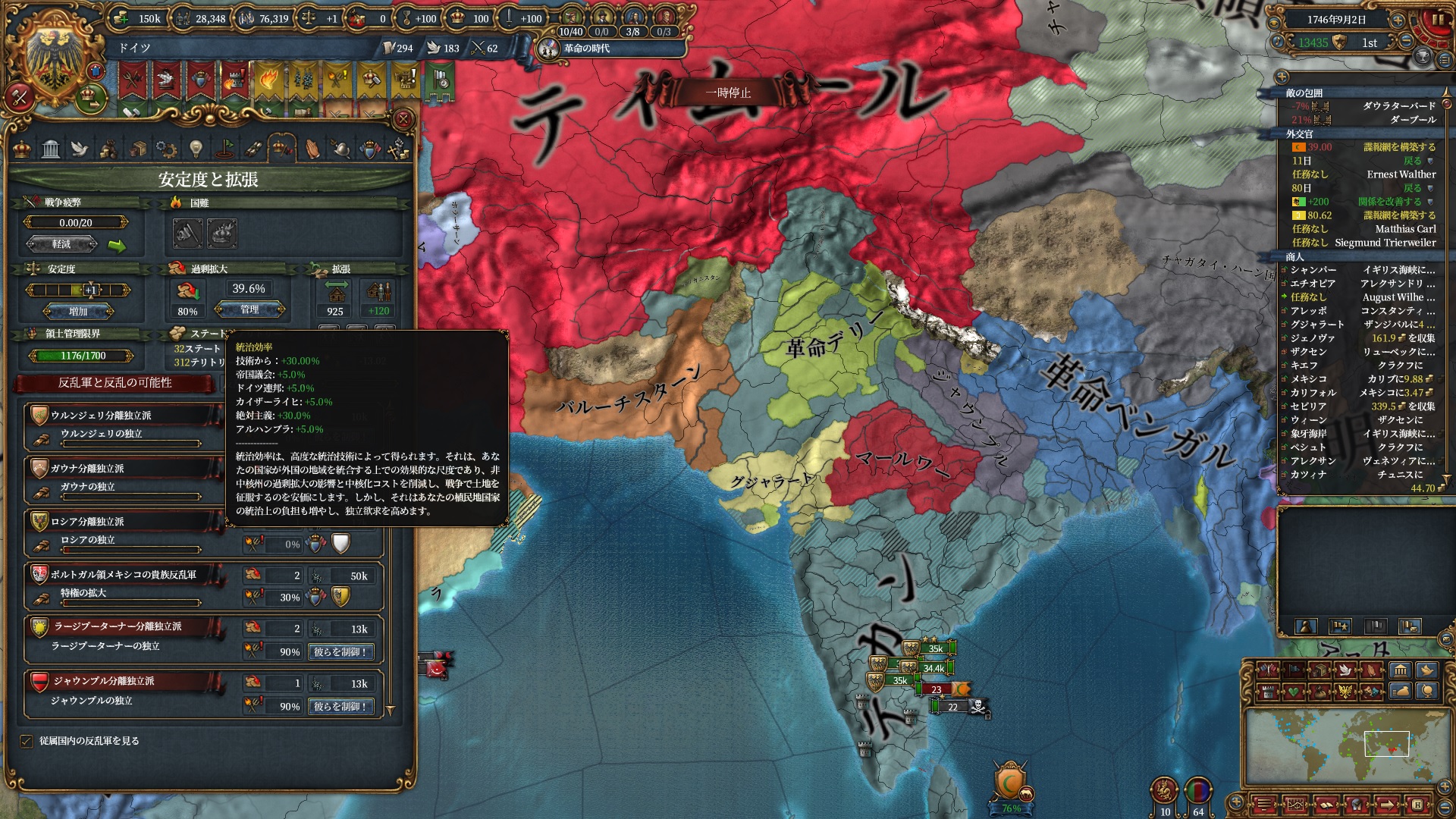The height and width of the screenshot is (819, 1456).
Task: Switch to the dove diplomacy tab
Action: (x=80, y=149)
